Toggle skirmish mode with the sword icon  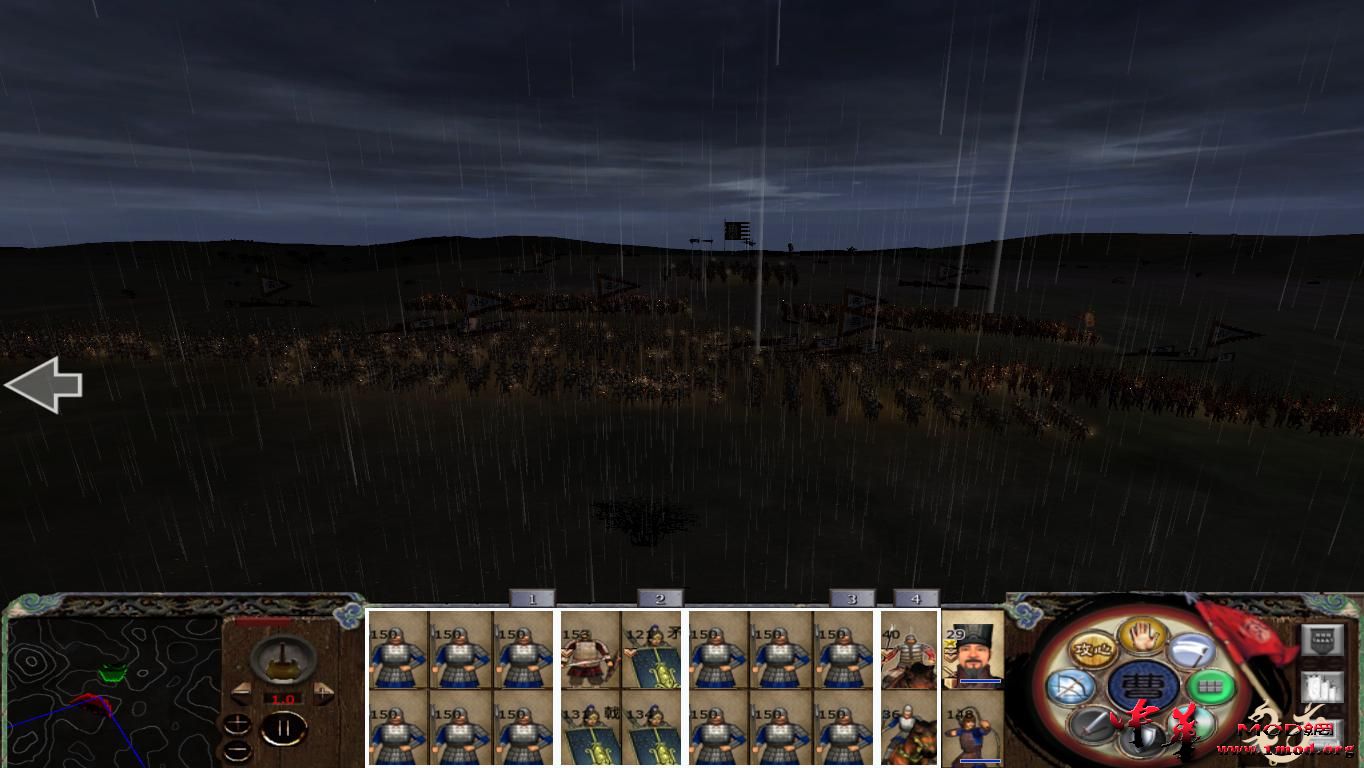click(x=1090, y=725)
